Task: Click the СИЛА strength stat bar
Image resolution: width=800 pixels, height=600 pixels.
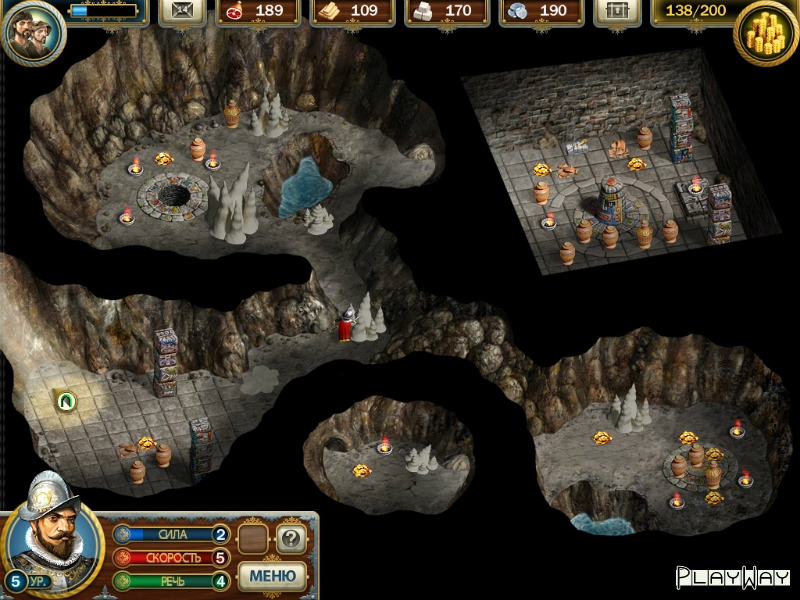Action: click(171, 534)
